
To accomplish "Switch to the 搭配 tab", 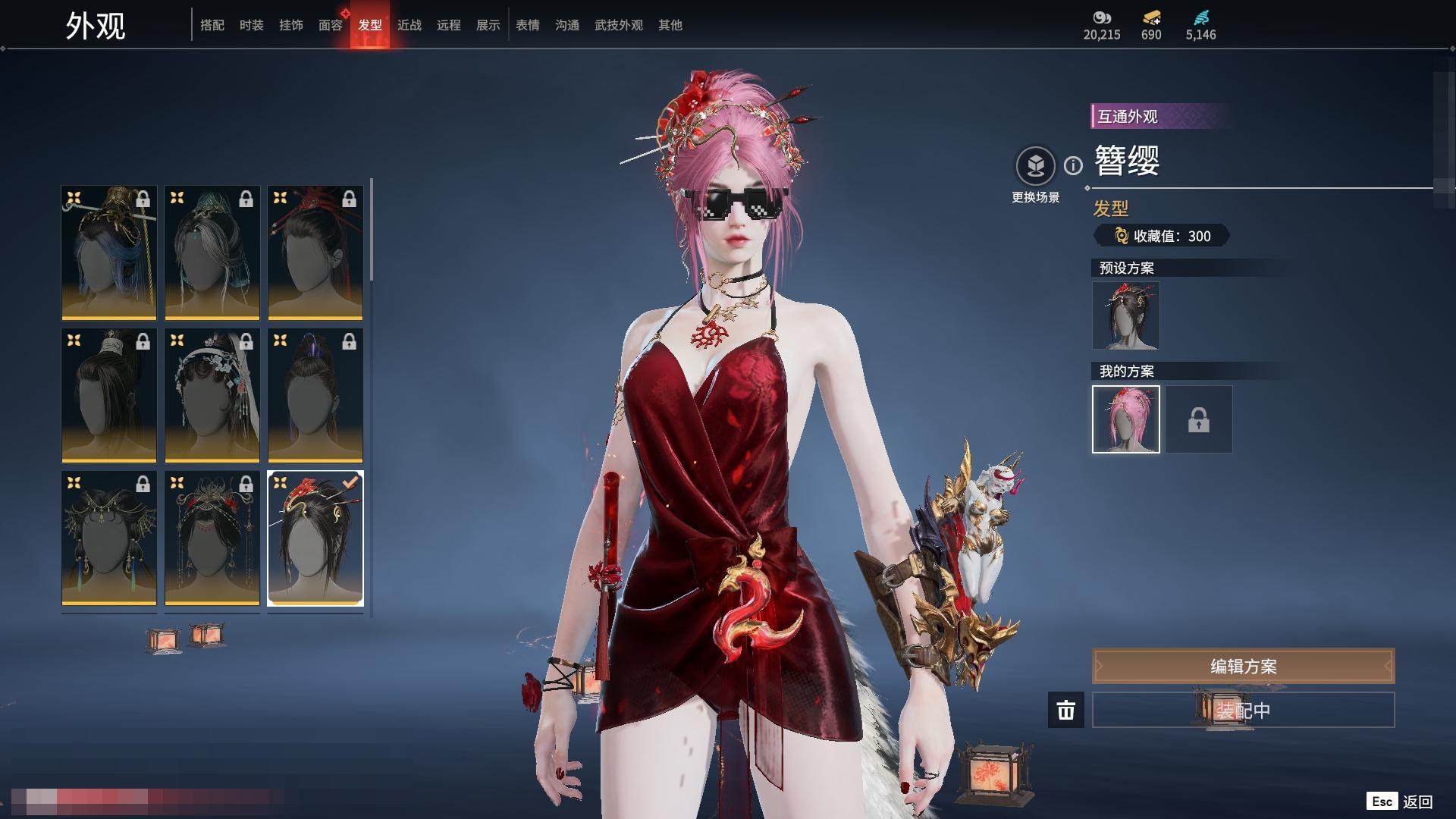I will click(x=212, y=25).
